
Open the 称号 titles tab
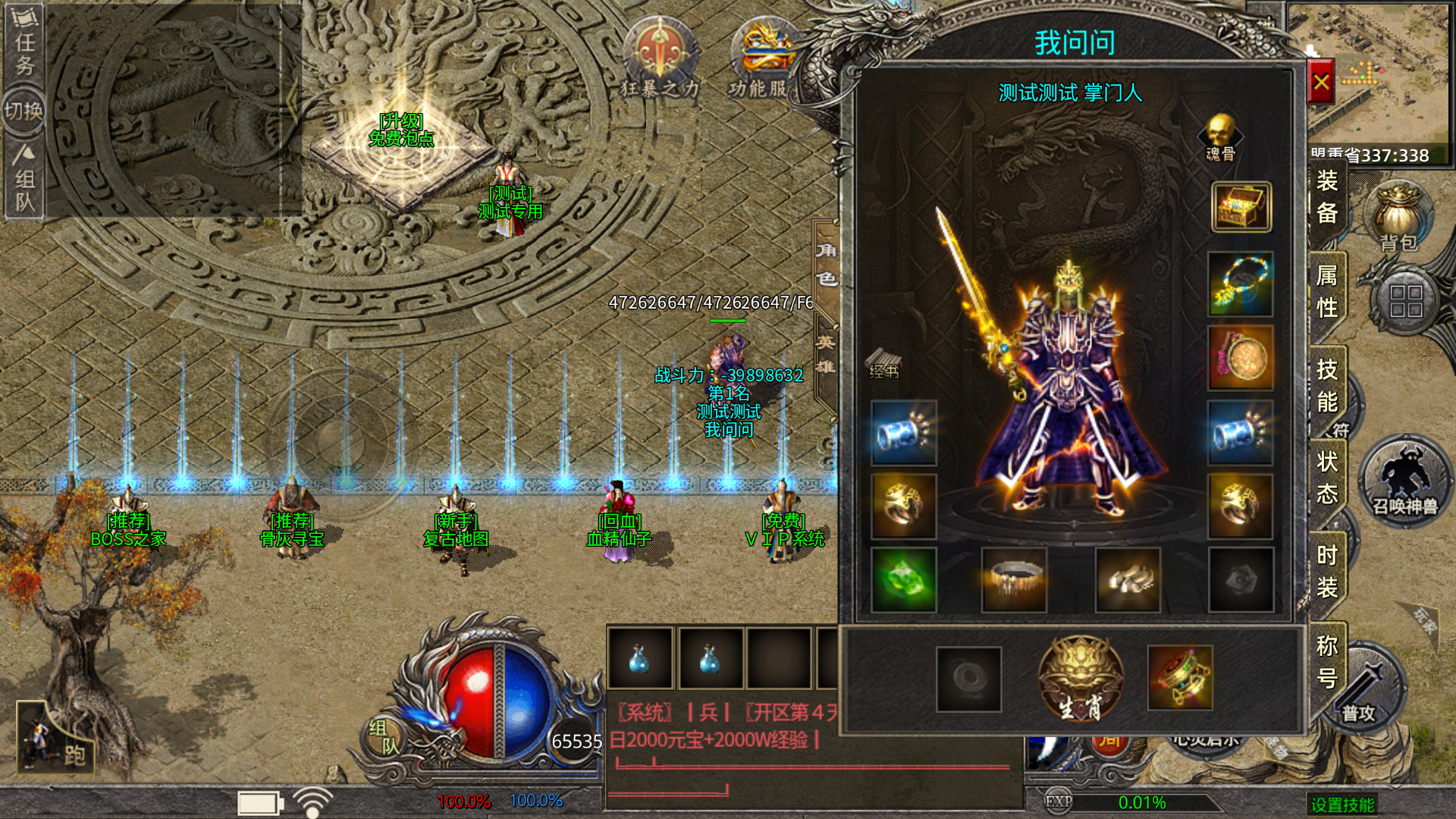click(x=1327, y=661)
